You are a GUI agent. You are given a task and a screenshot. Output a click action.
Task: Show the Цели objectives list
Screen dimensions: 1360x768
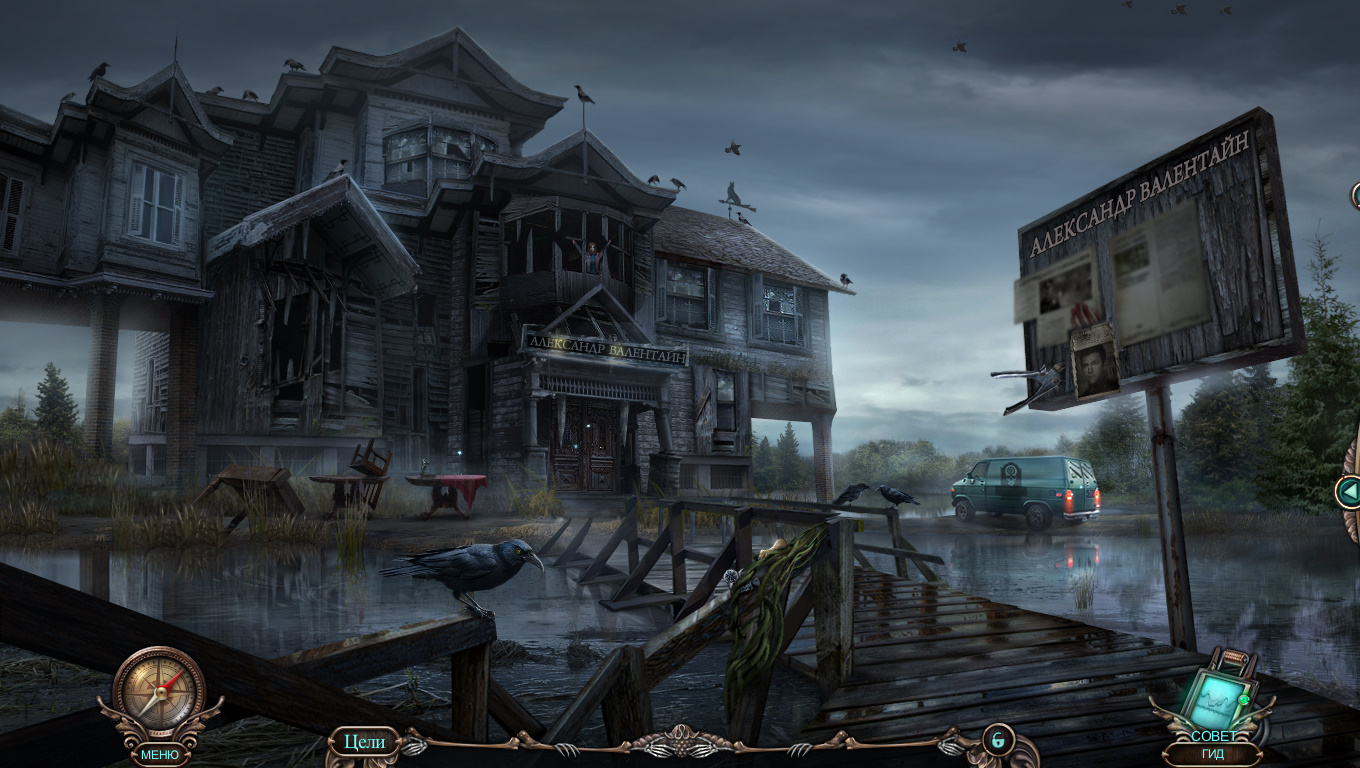pyautogui.click(x=364, y=742)
